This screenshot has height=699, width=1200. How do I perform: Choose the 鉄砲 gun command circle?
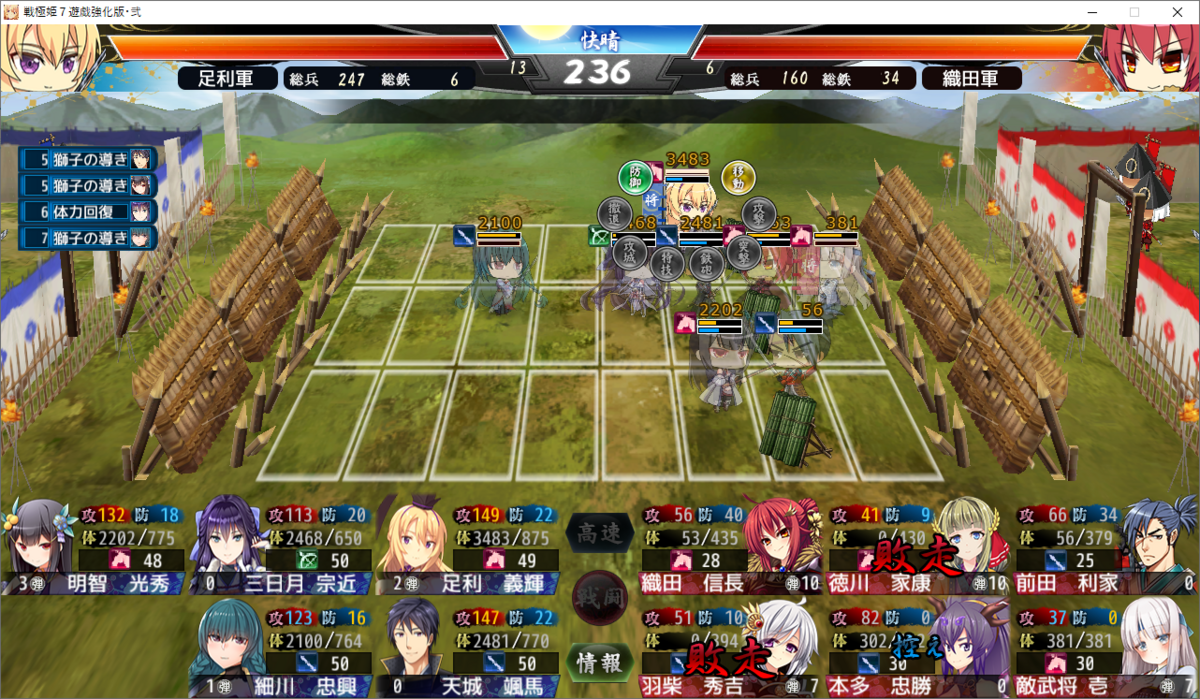click(x=706, y=262)
